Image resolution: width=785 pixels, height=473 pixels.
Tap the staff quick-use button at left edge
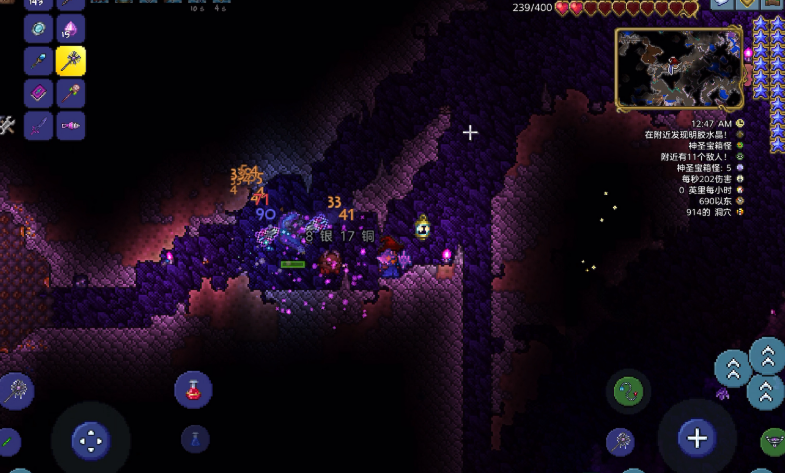point(16,390)
